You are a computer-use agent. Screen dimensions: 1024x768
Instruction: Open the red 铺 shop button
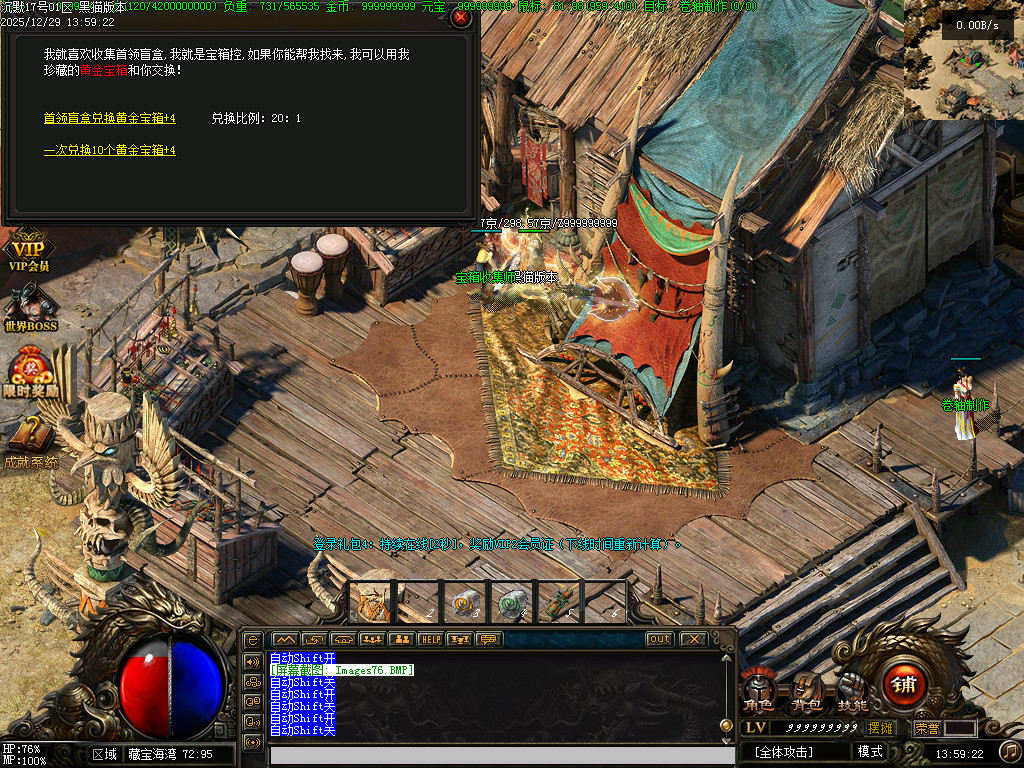(x=904, y=686)
